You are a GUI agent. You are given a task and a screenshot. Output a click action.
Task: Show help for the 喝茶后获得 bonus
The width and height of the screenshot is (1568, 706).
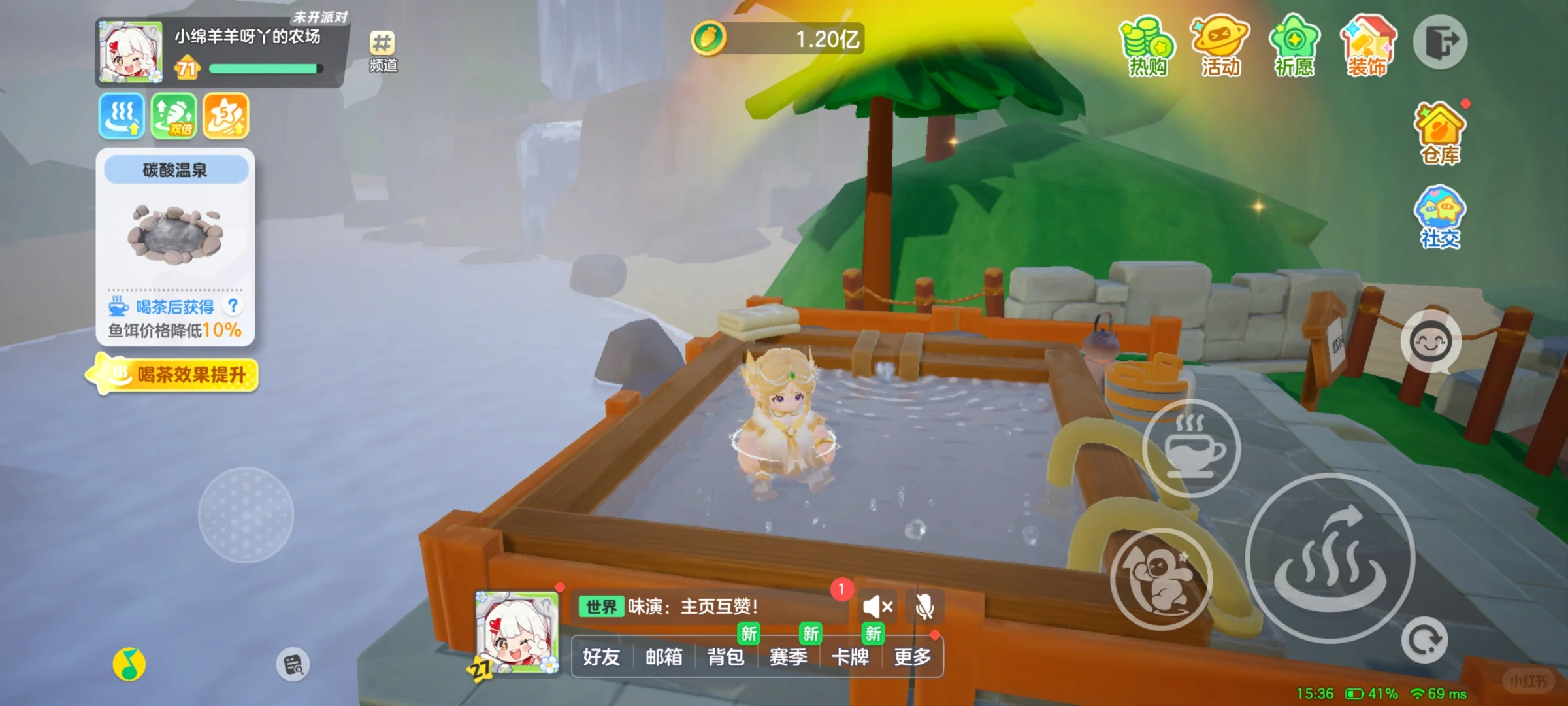click(x=233, y=306)
